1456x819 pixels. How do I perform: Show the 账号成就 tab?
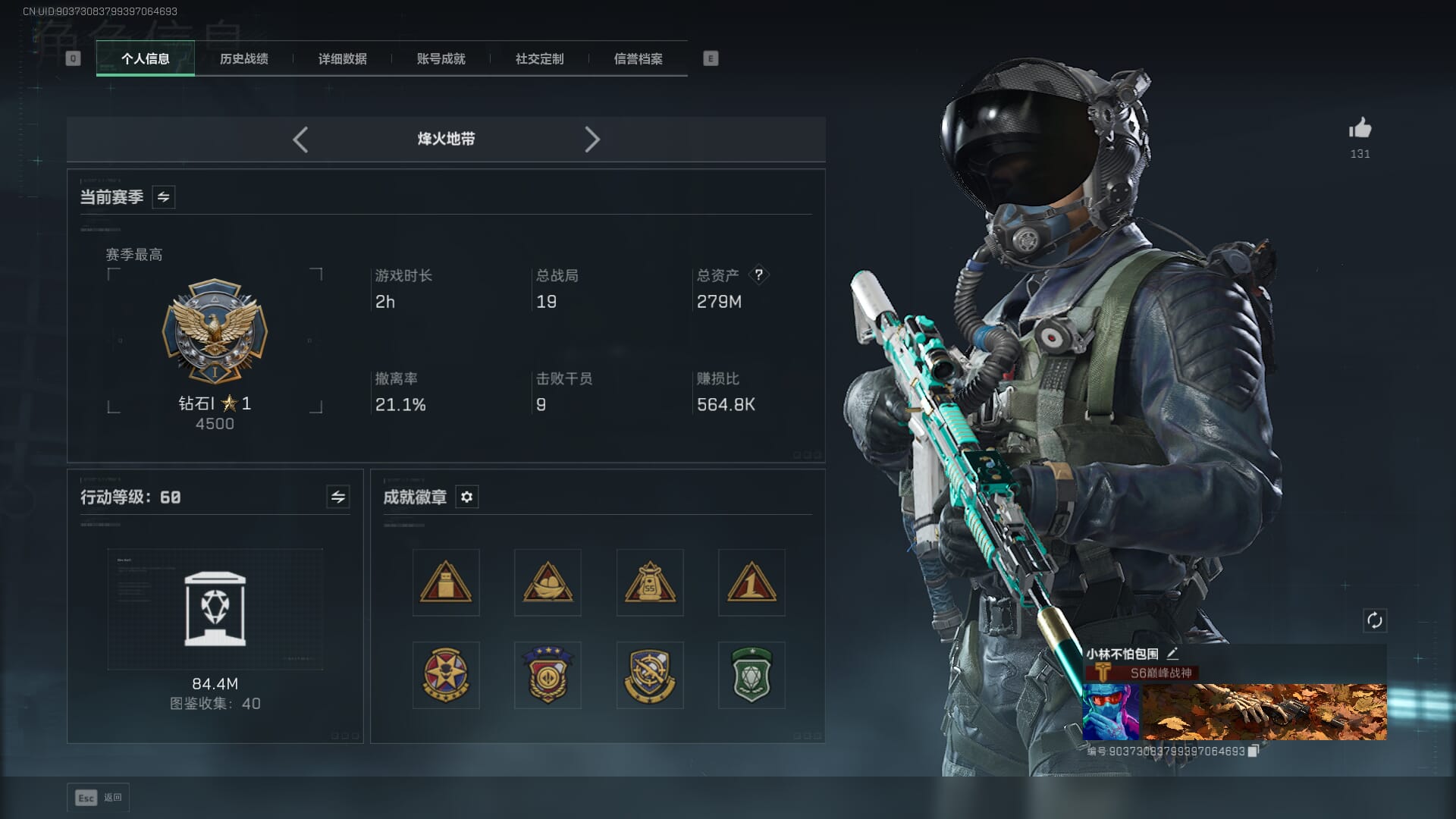point(441,59)
